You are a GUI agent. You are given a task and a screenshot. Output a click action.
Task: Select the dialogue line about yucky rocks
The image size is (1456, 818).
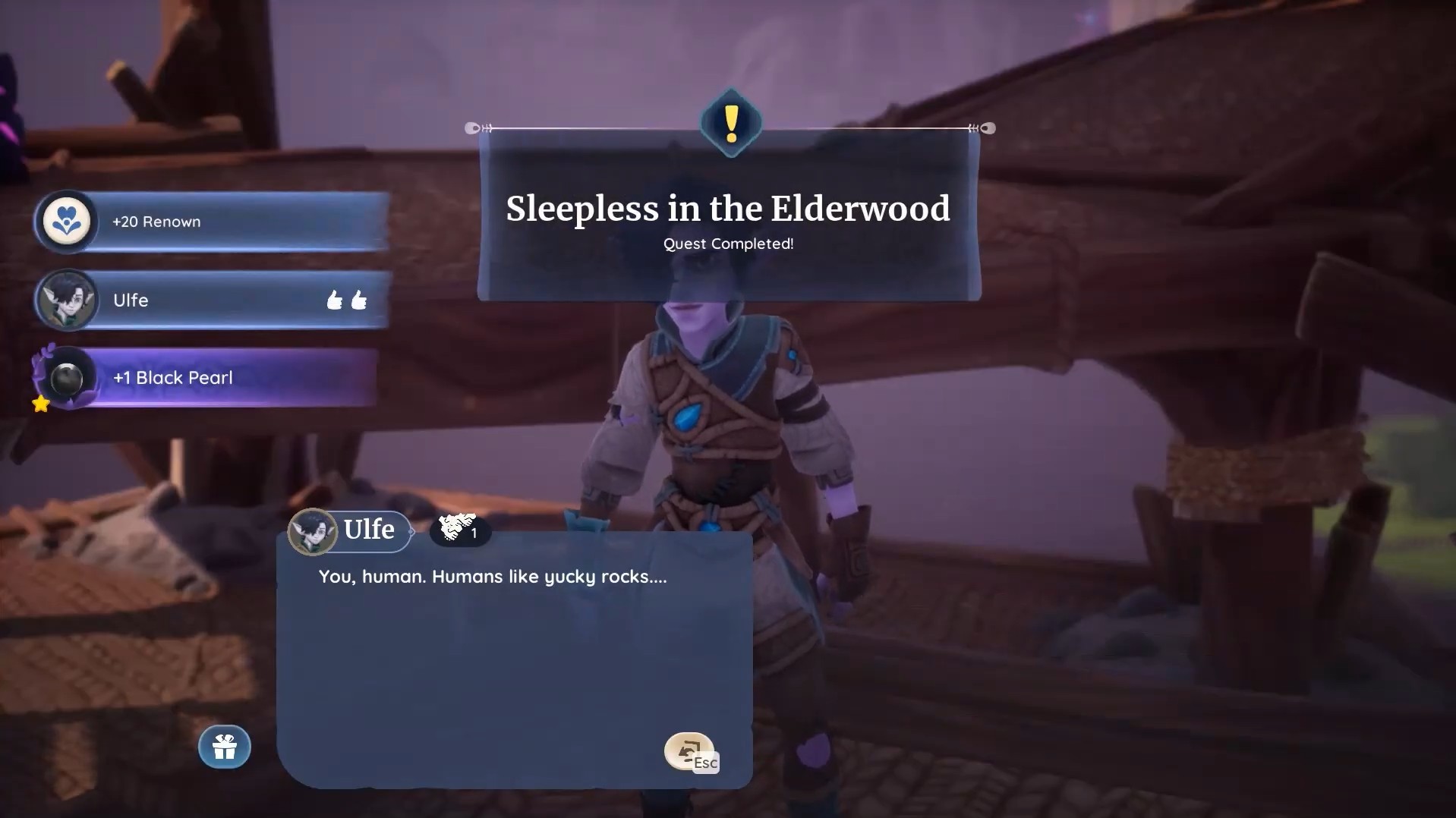pyautogui.click(x=492, y=576)
